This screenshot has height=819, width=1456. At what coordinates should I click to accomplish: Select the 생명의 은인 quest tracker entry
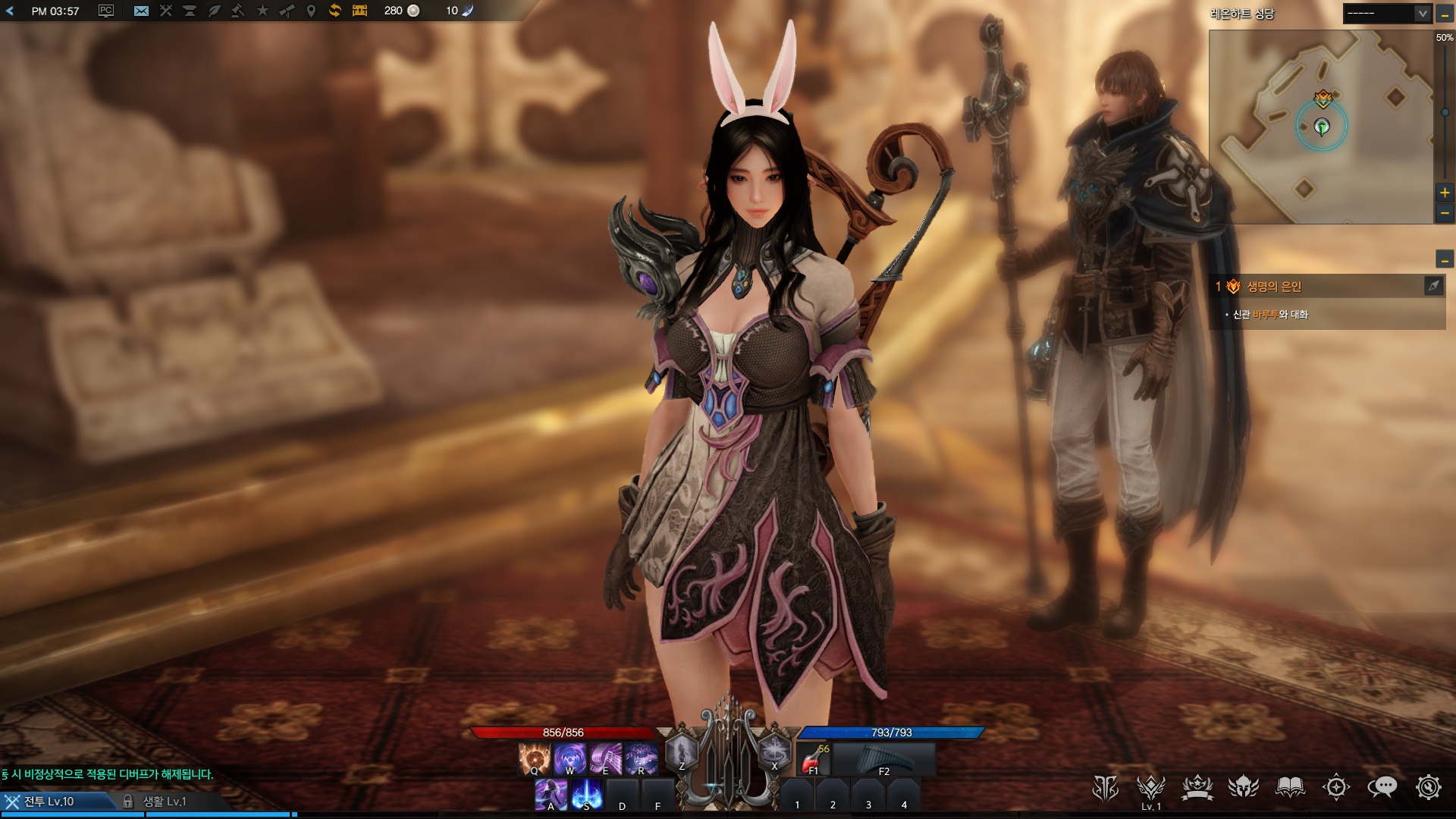click(1274, 287)
